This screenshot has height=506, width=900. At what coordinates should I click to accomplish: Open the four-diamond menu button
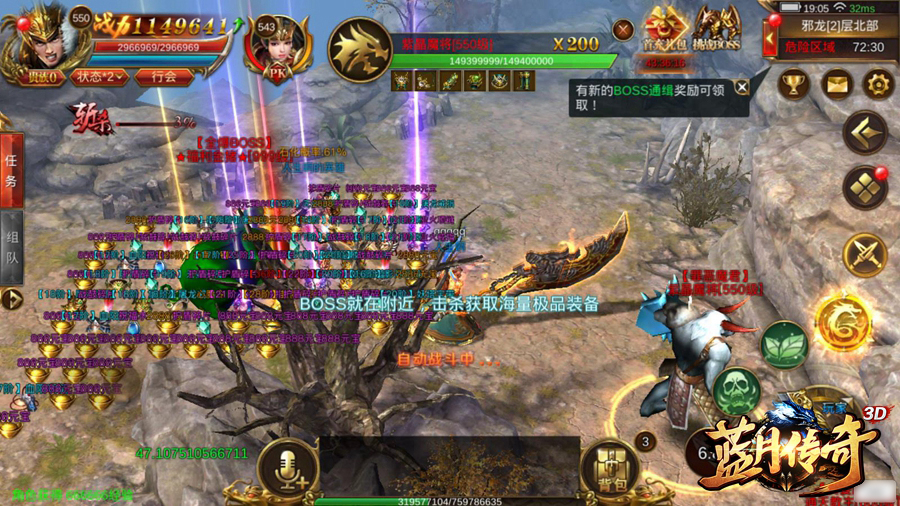865,188
